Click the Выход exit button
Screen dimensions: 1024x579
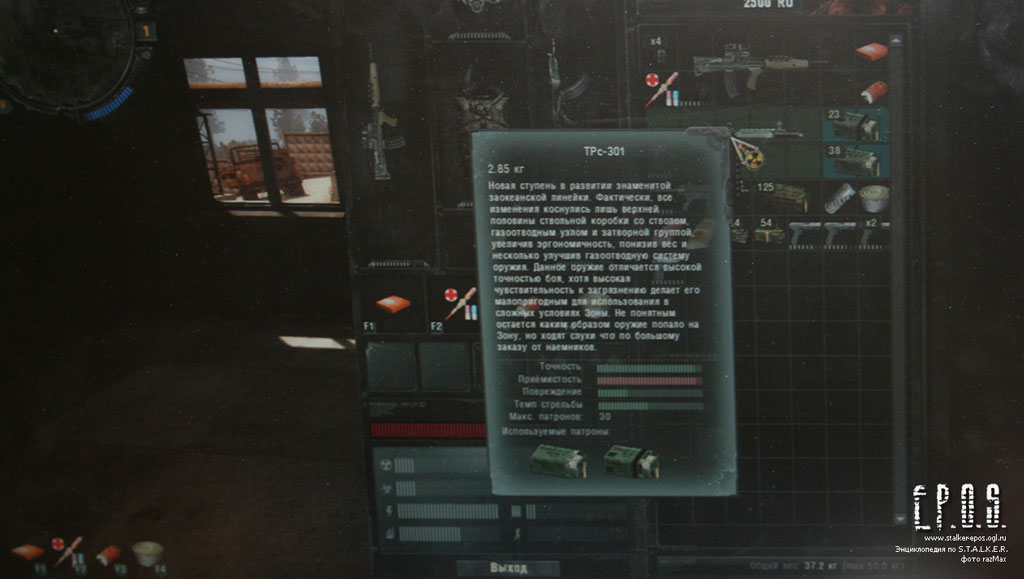tap(509, 568)
